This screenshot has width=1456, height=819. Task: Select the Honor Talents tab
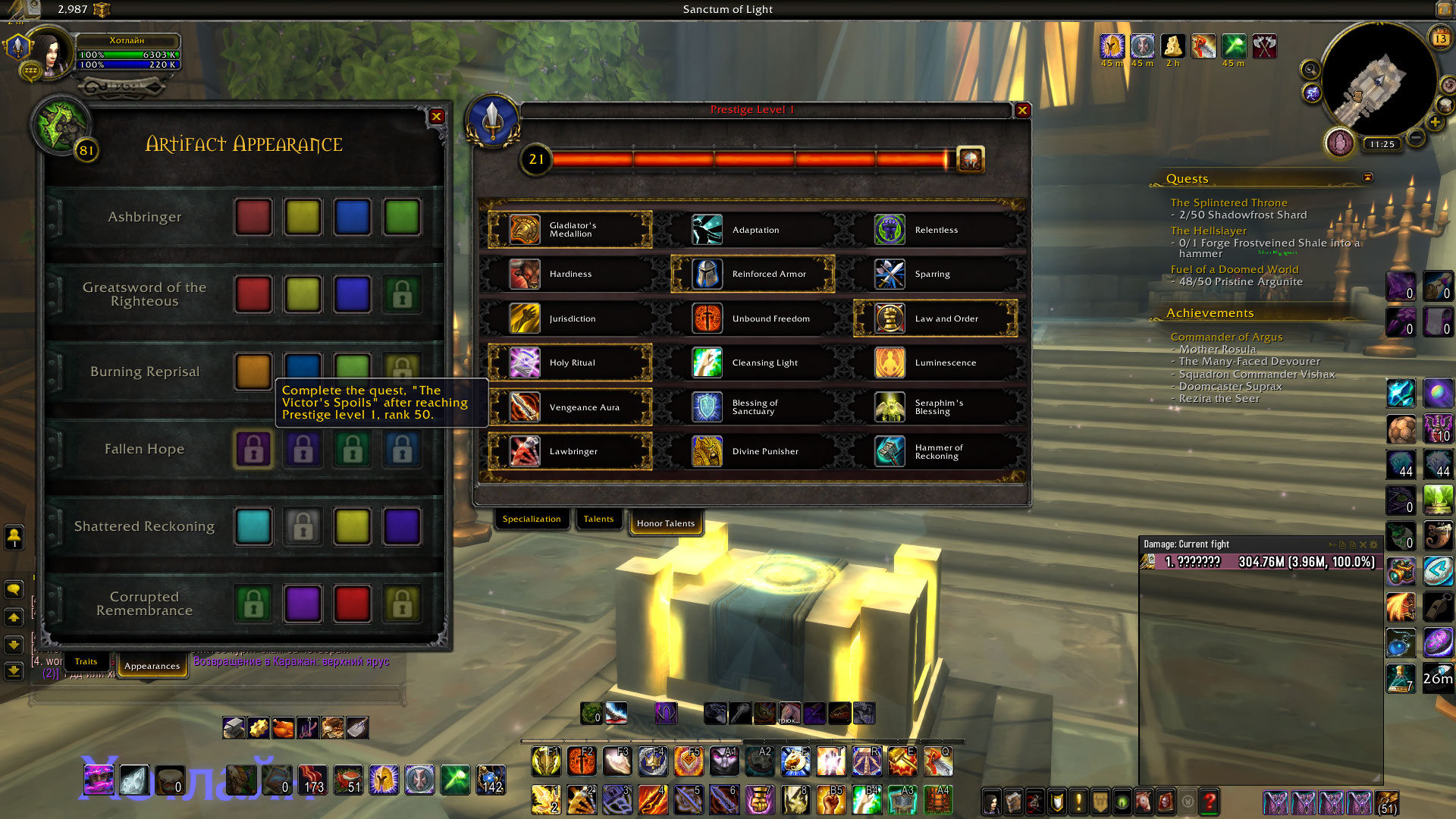point(665,523)
